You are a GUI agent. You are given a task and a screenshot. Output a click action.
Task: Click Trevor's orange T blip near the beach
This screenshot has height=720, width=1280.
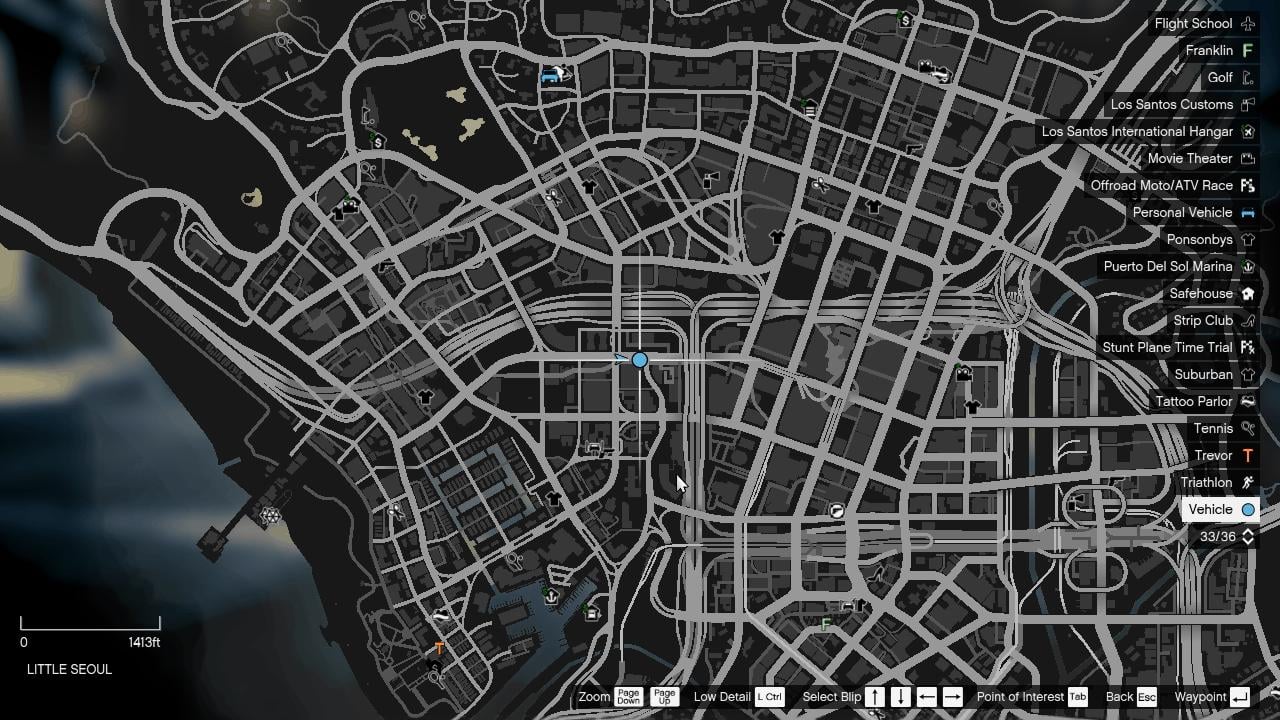pos(438,648)
